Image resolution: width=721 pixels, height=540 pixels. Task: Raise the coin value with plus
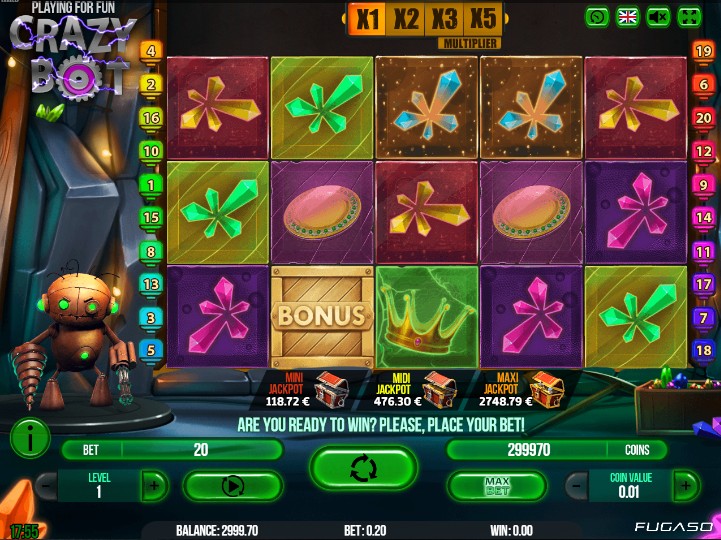click(685, 486)
